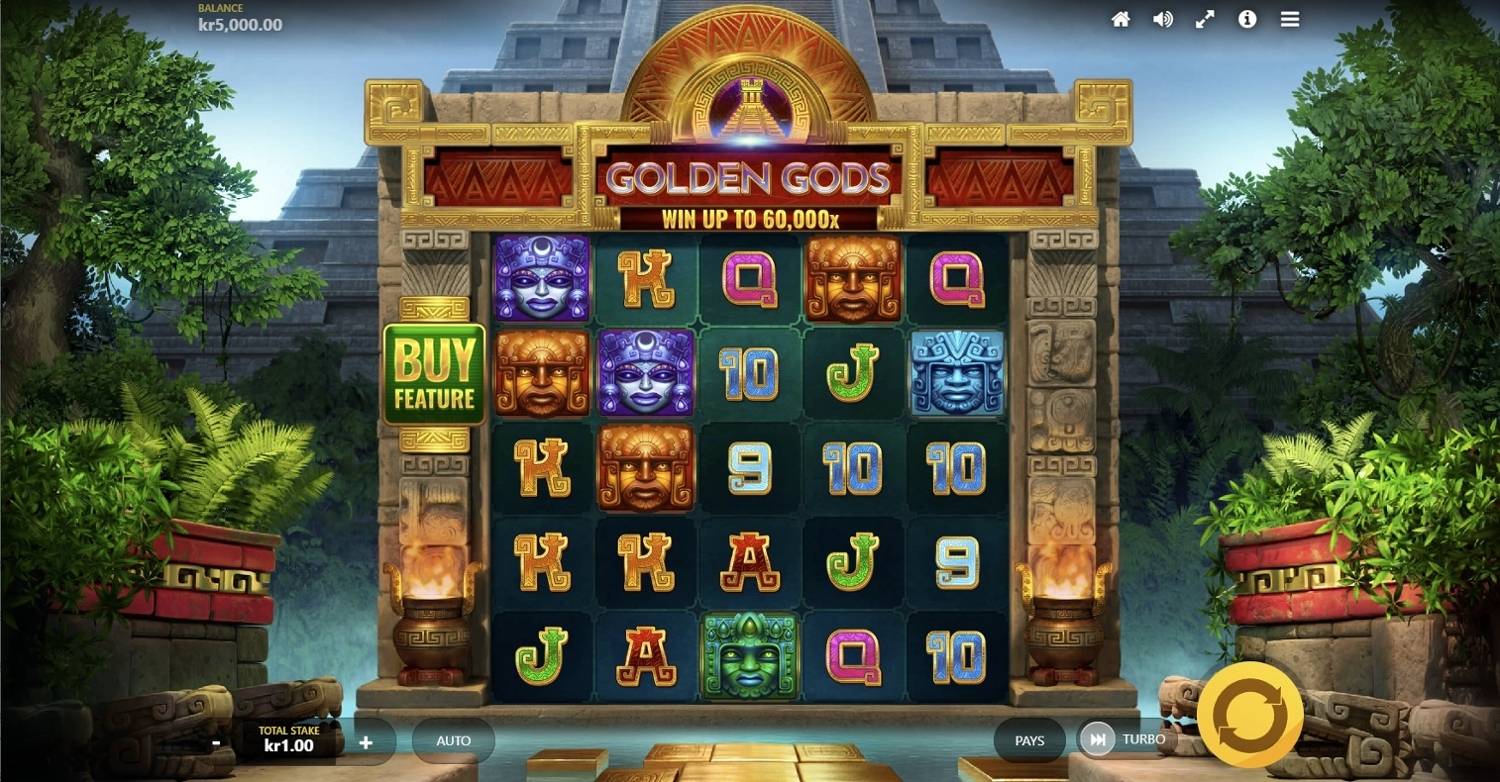1500x782 pixels.
Task: Select the green god symbol on the reels
Action: coord(749,655)
